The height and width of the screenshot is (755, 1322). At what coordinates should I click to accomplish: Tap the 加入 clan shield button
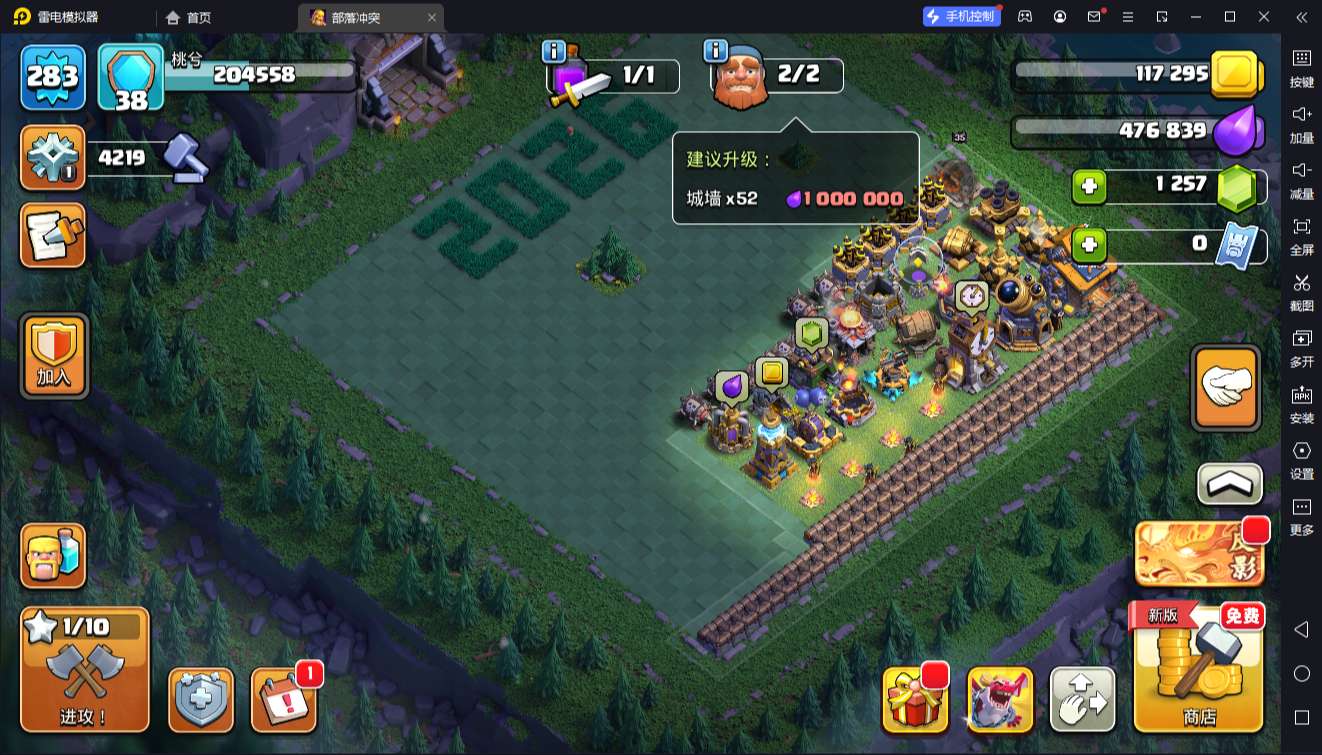pyautogui.click(x=54, y=356)
